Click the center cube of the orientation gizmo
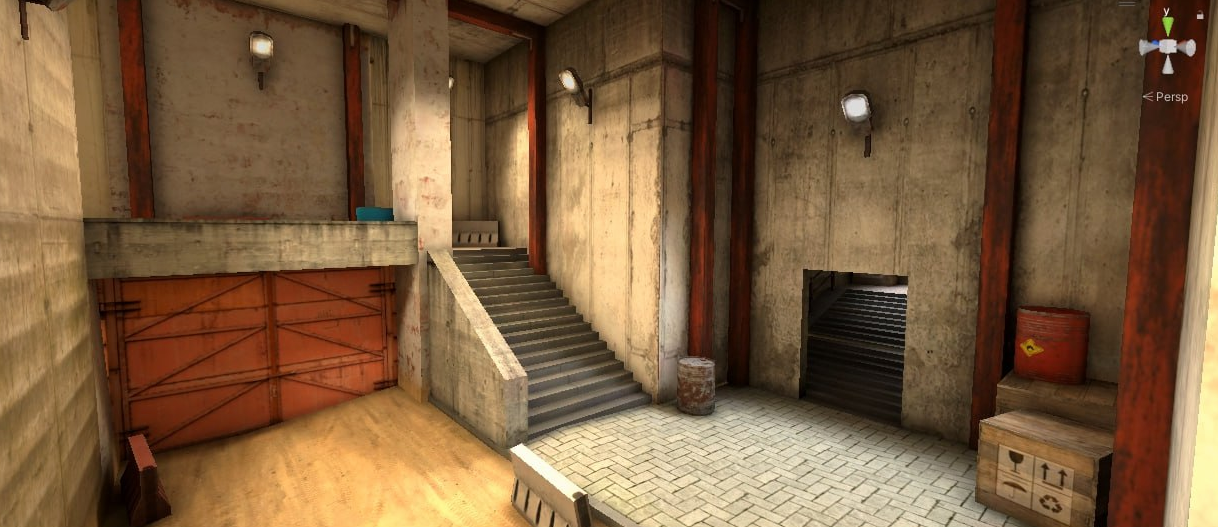Screen dimensions: 1218x527 pos(1167,47)
